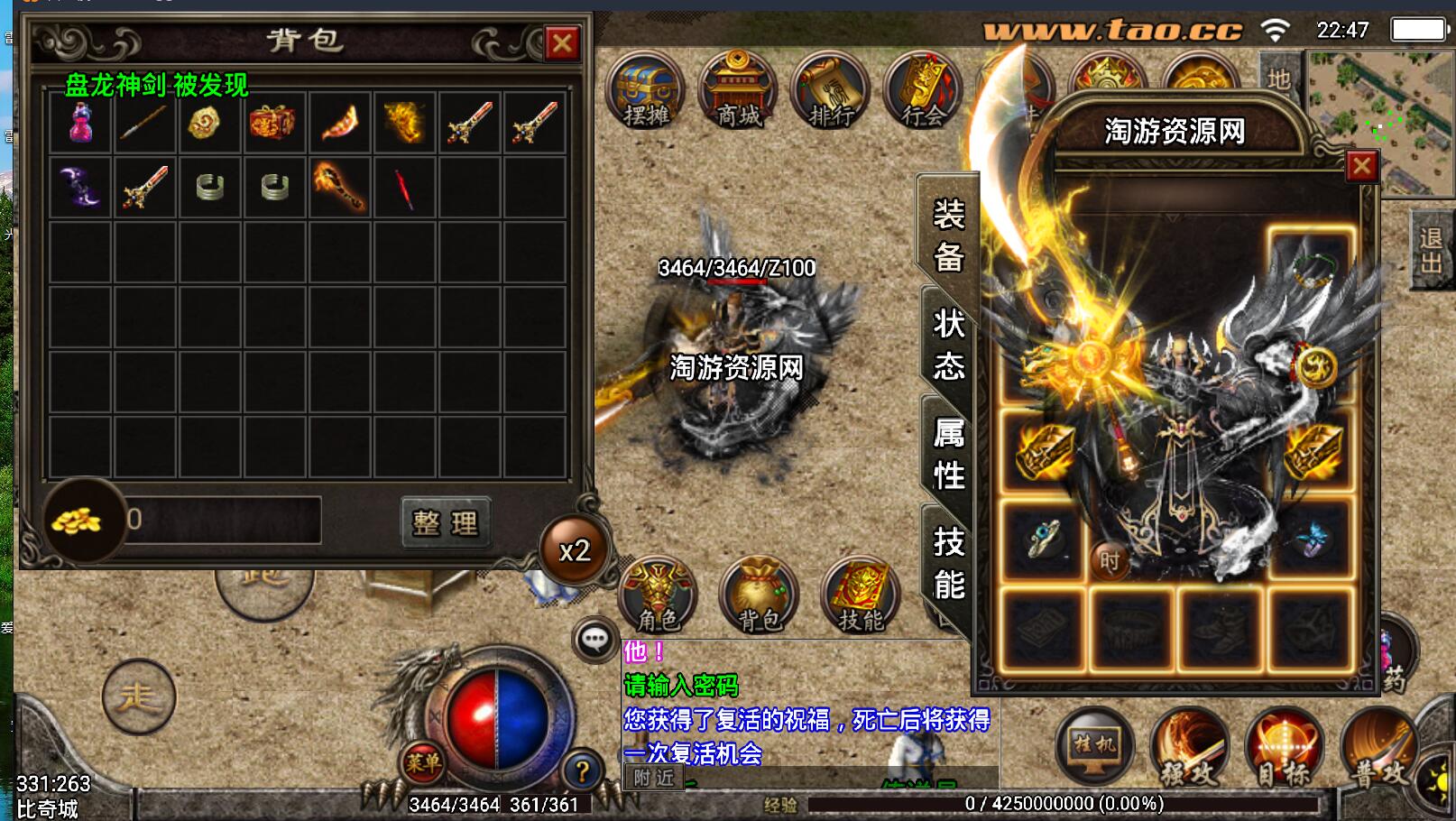Click the 退出 exit button
The height and width of the screenshot is (821, 1456).
pos(1431,250)
